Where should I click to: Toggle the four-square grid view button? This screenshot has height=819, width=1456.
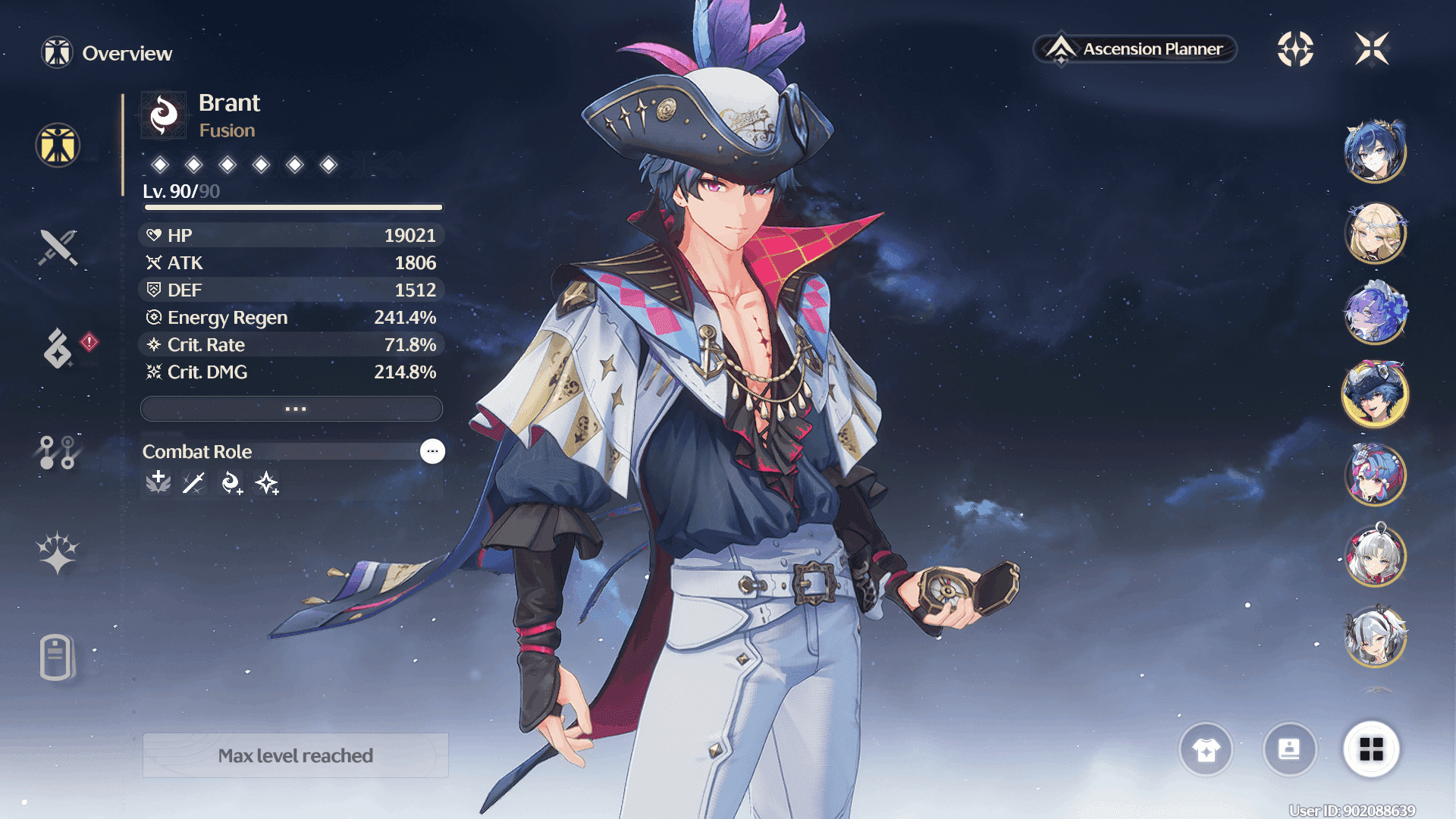1371,749
